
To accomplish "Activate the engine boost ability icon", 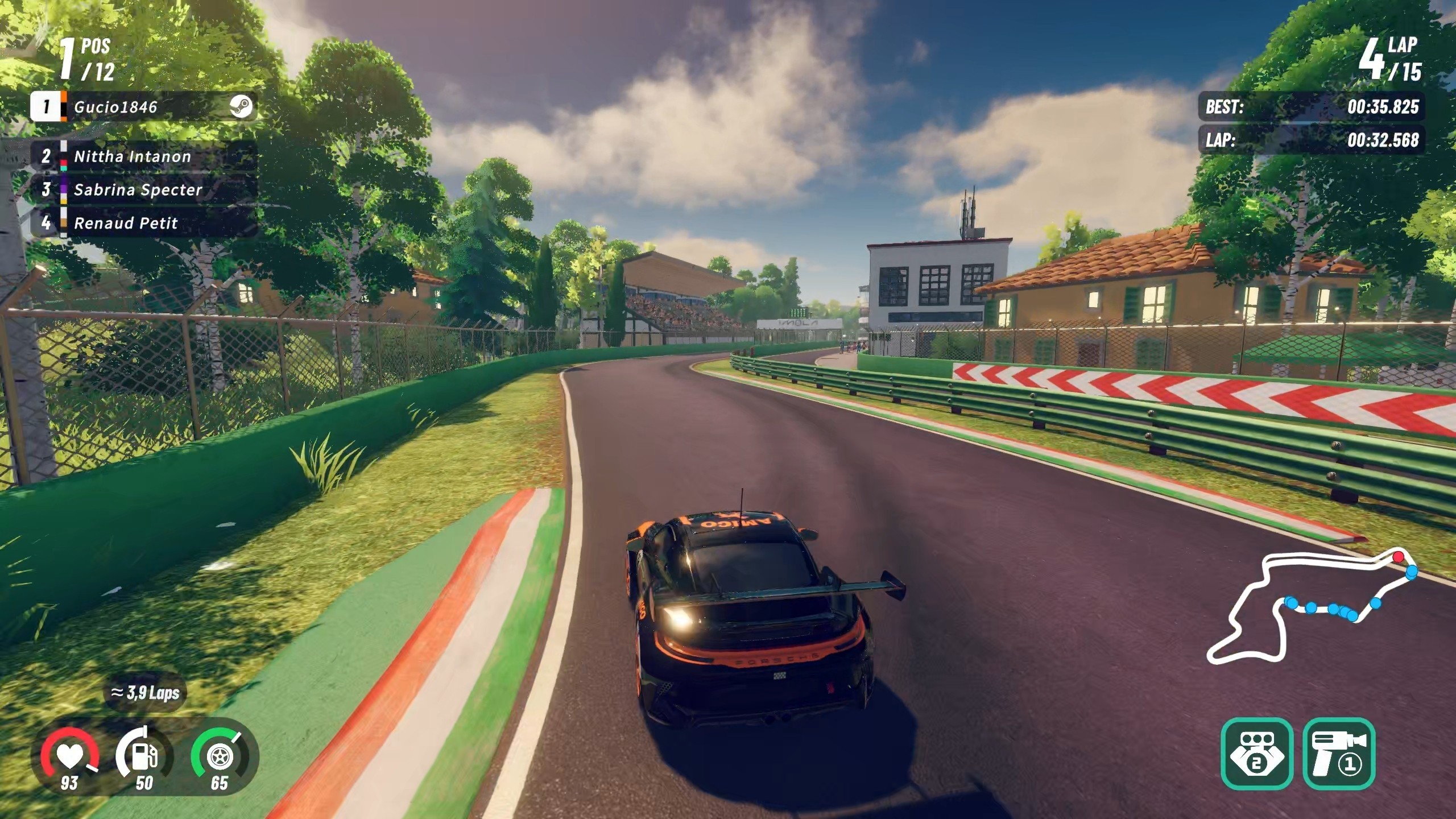I will pyautogui.click(x=1257, y=754).
